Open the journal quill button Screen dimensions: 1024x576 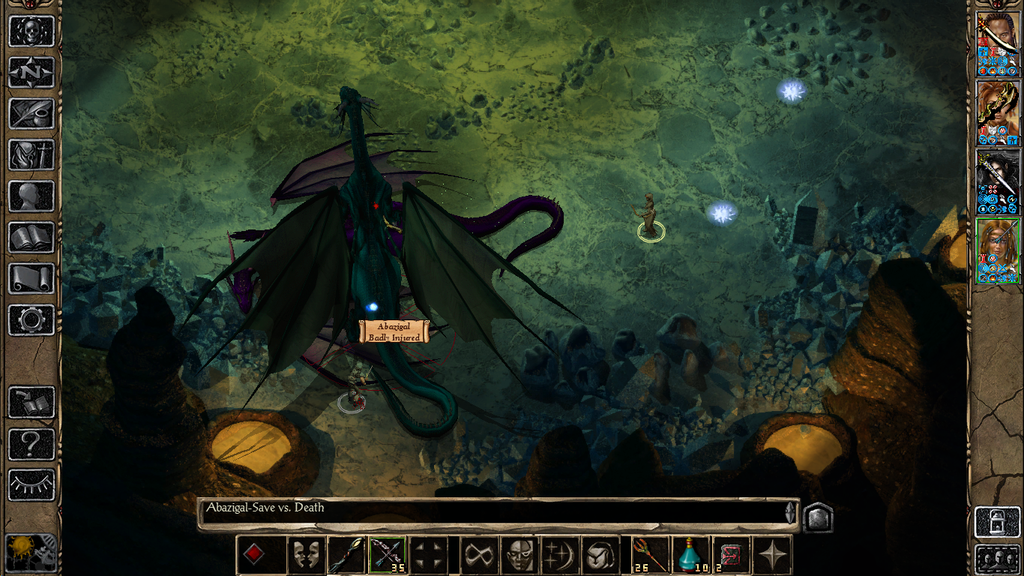click(x=31, y=113)
